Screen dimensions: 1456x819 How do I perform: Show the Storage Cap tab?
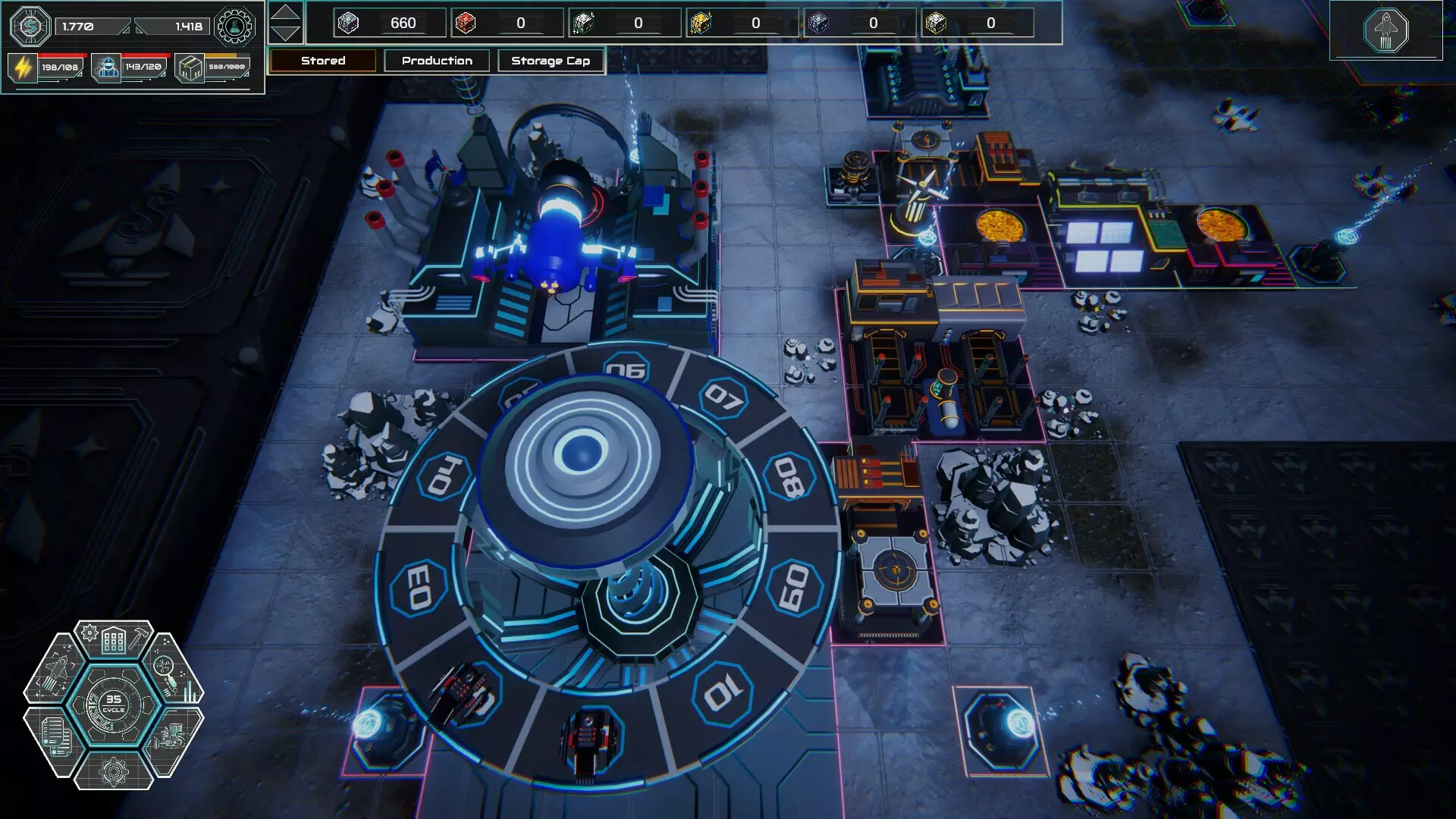click(x=551, y=61)
